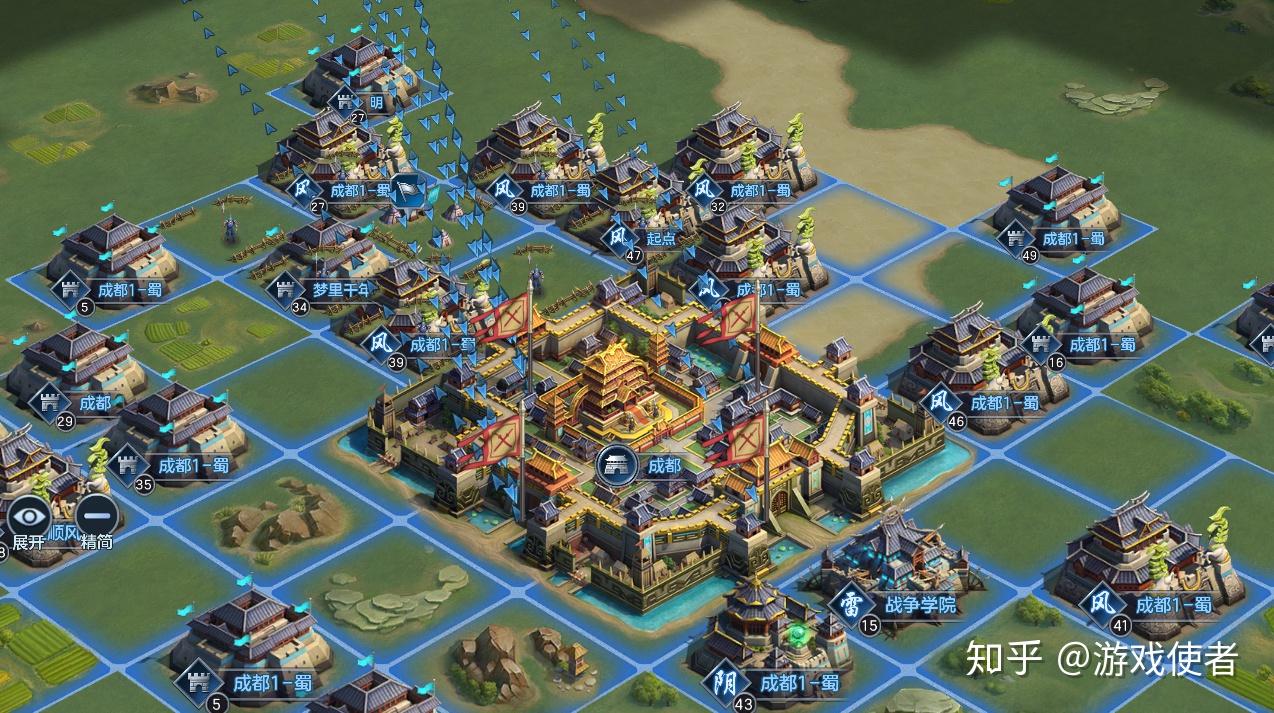Tap the 展开 eye button
Image resolution: width=1274 pixels, height=713 pixels.
[x=29, y=518]
